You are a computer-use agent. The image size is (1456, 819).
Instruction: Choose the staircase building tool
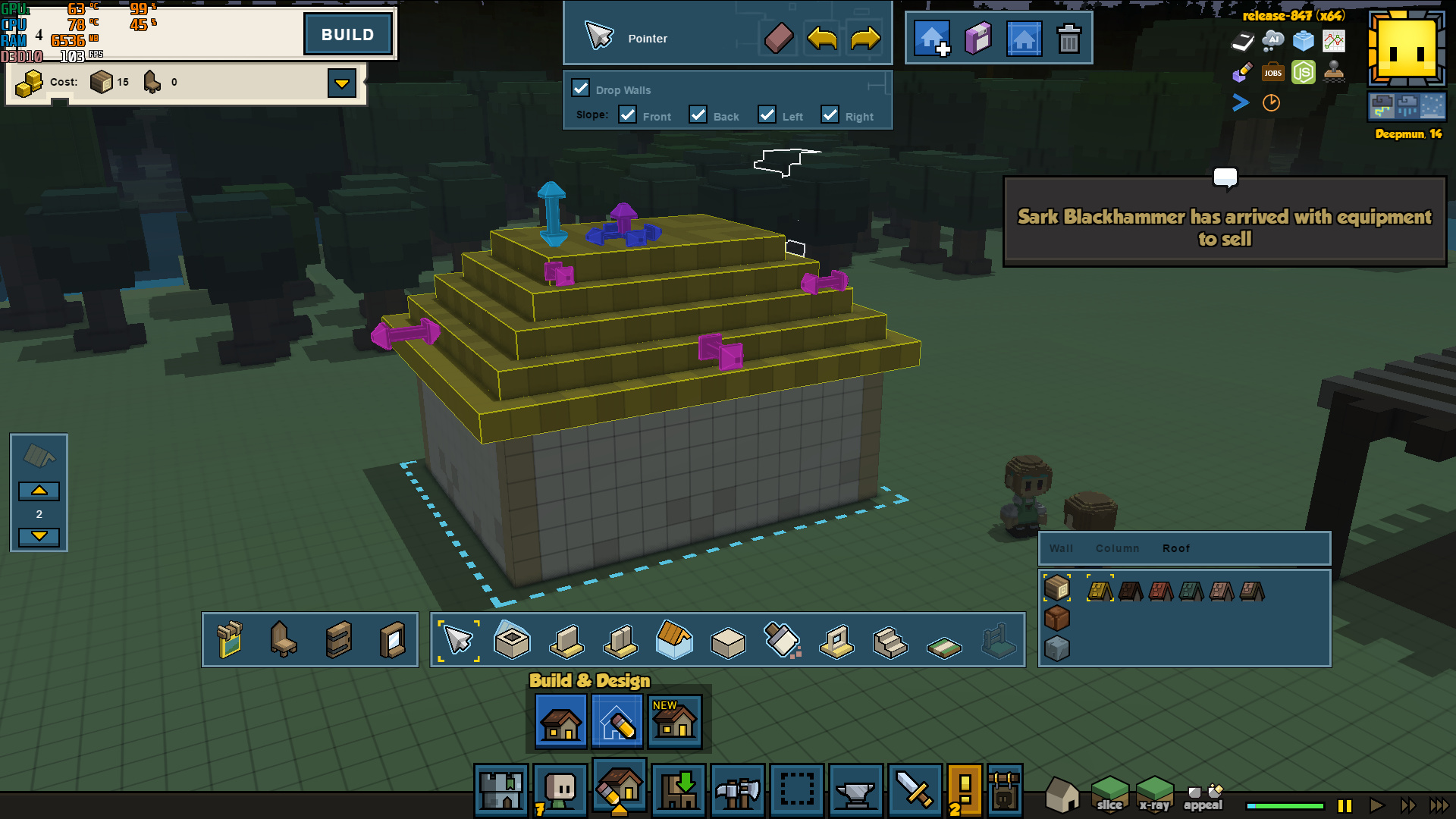[x=890, y=642]
